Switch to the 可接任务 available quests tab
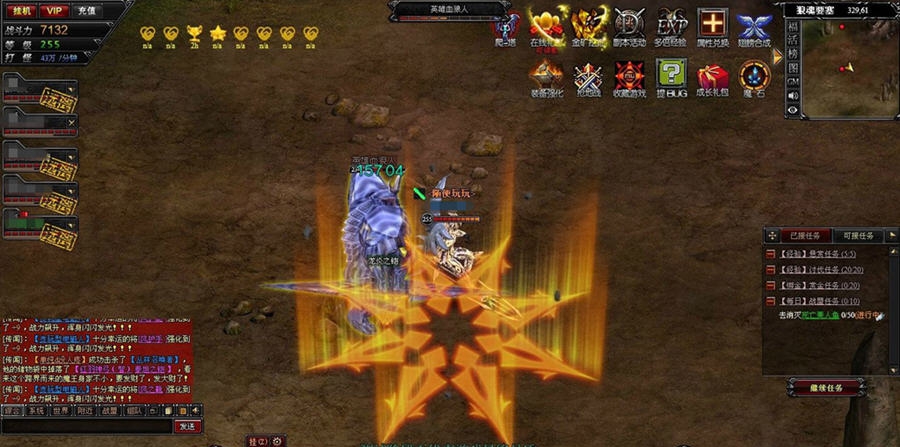This screenshot has height=447, width=900. (858, 236)
